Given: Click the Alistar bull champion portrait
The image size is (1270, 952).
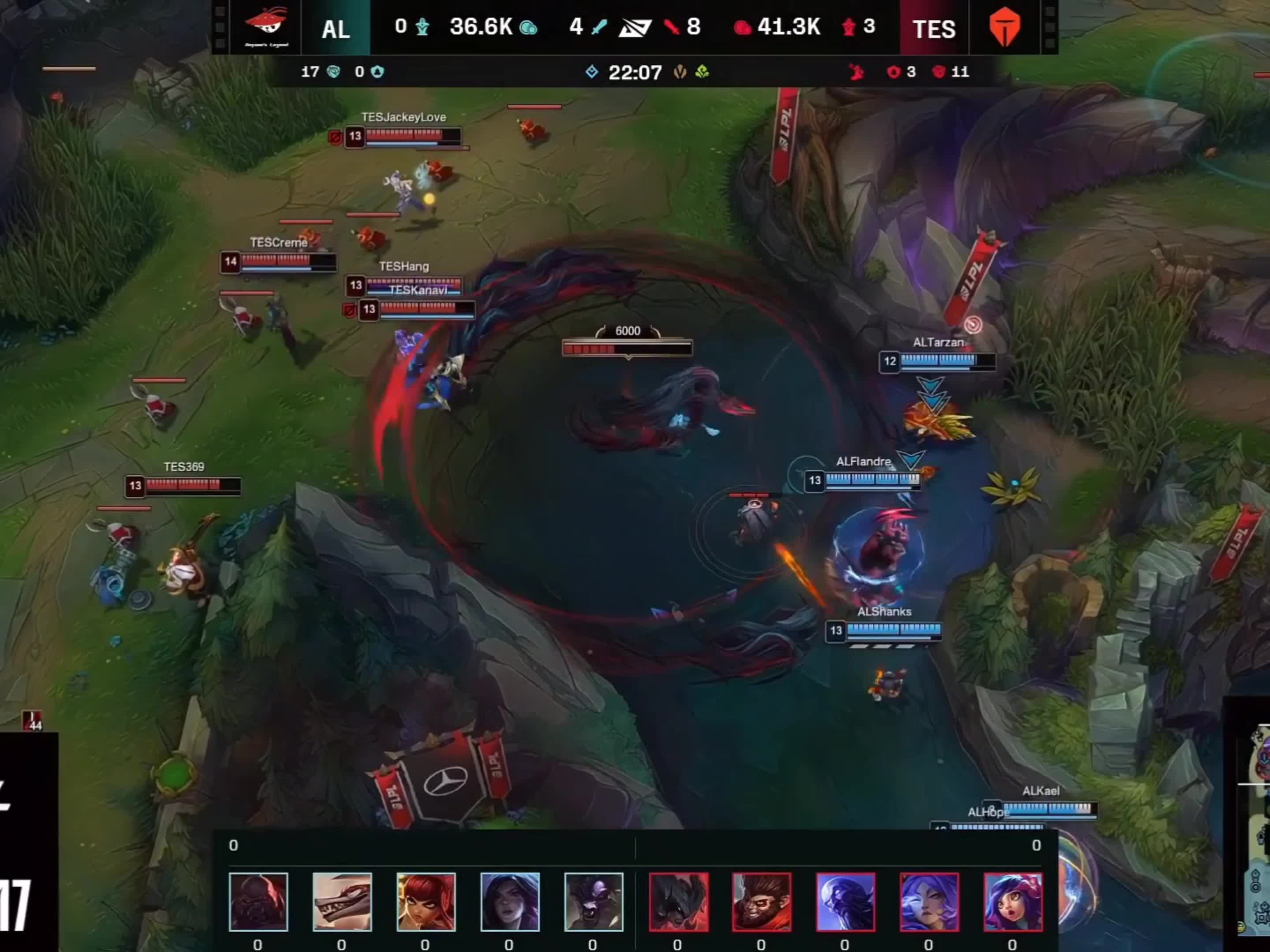Looking at the screenshot, I should coord(594,901).
